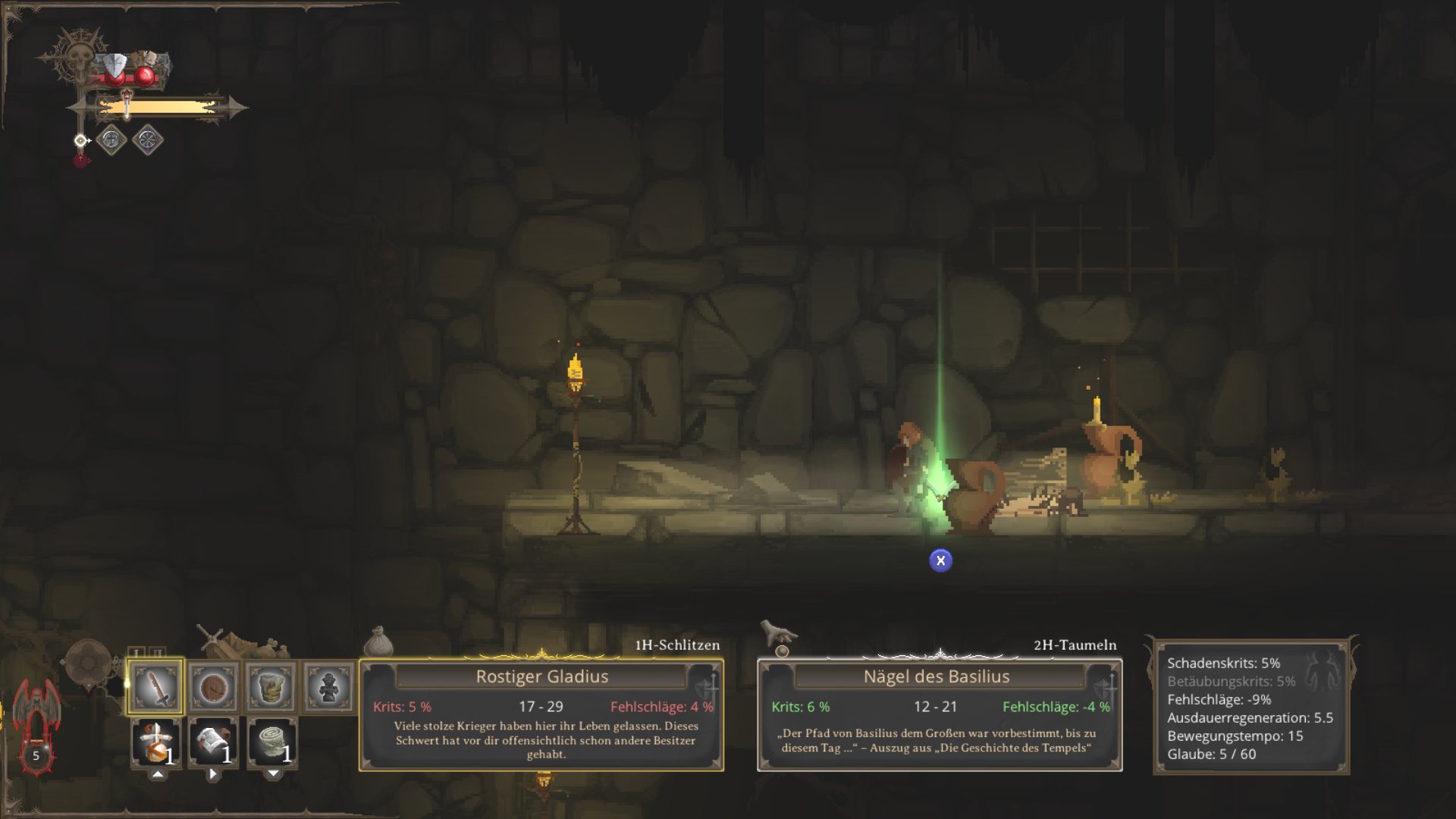Use the orange potion flask item

(x=156, y=742)
